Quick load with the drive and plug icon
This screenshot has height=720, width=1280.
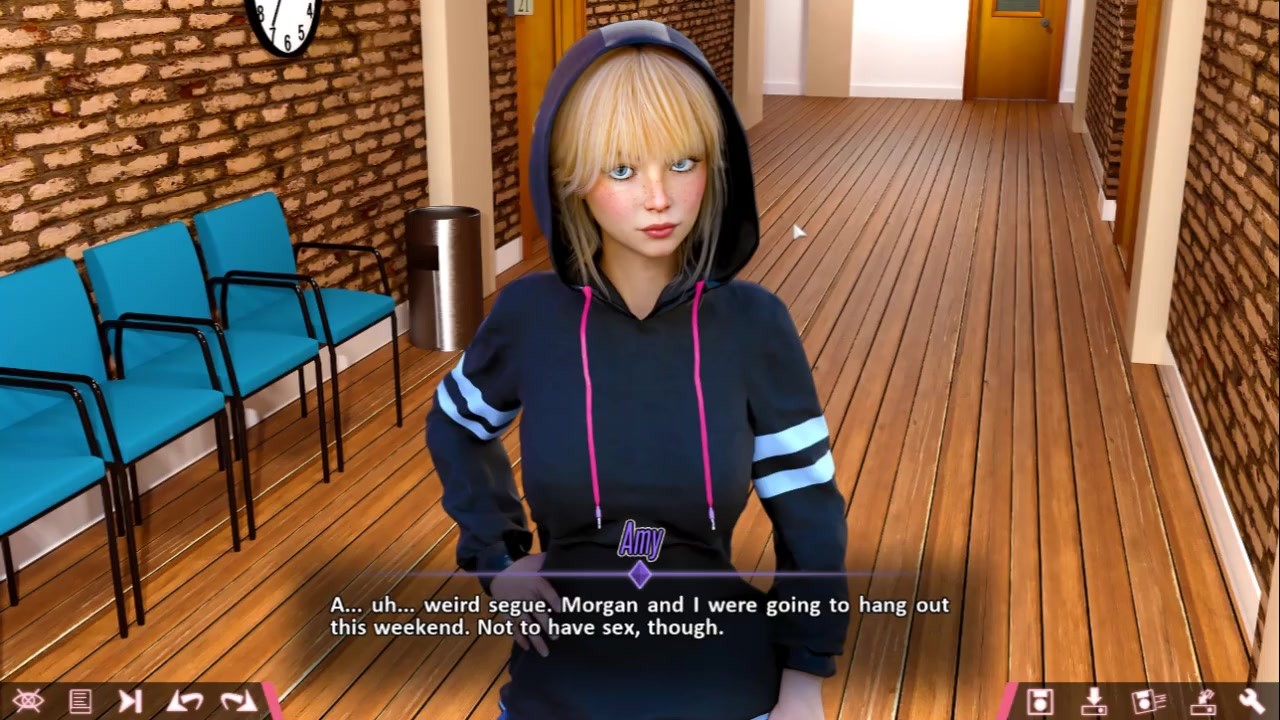(x=1200, y=701)
